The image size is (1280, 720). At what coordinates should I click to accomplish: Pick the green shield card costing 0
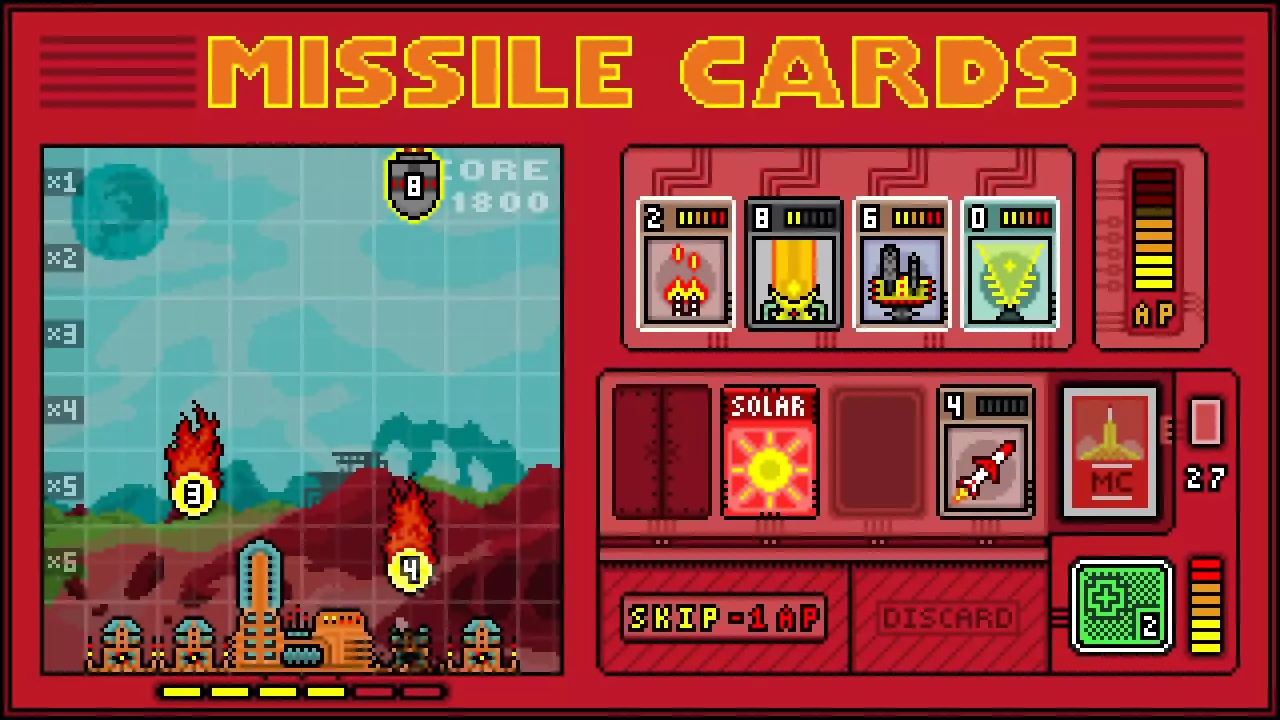pos(1010,265)
